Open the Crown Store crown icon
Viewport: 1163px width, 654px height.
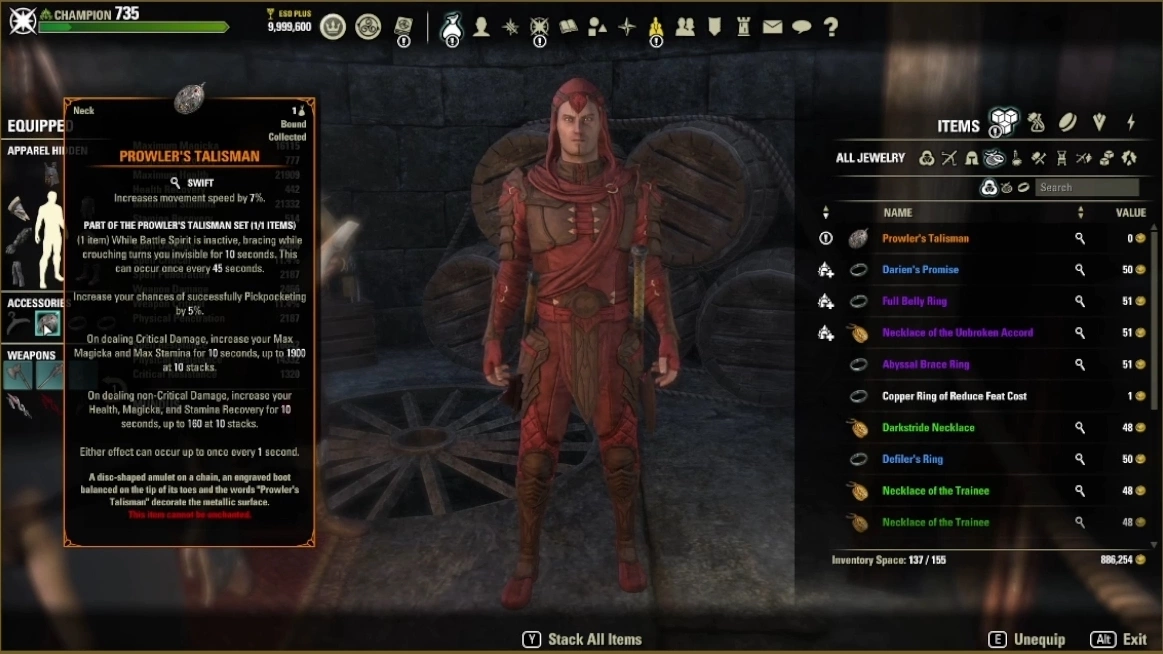(x=333, y=27)
